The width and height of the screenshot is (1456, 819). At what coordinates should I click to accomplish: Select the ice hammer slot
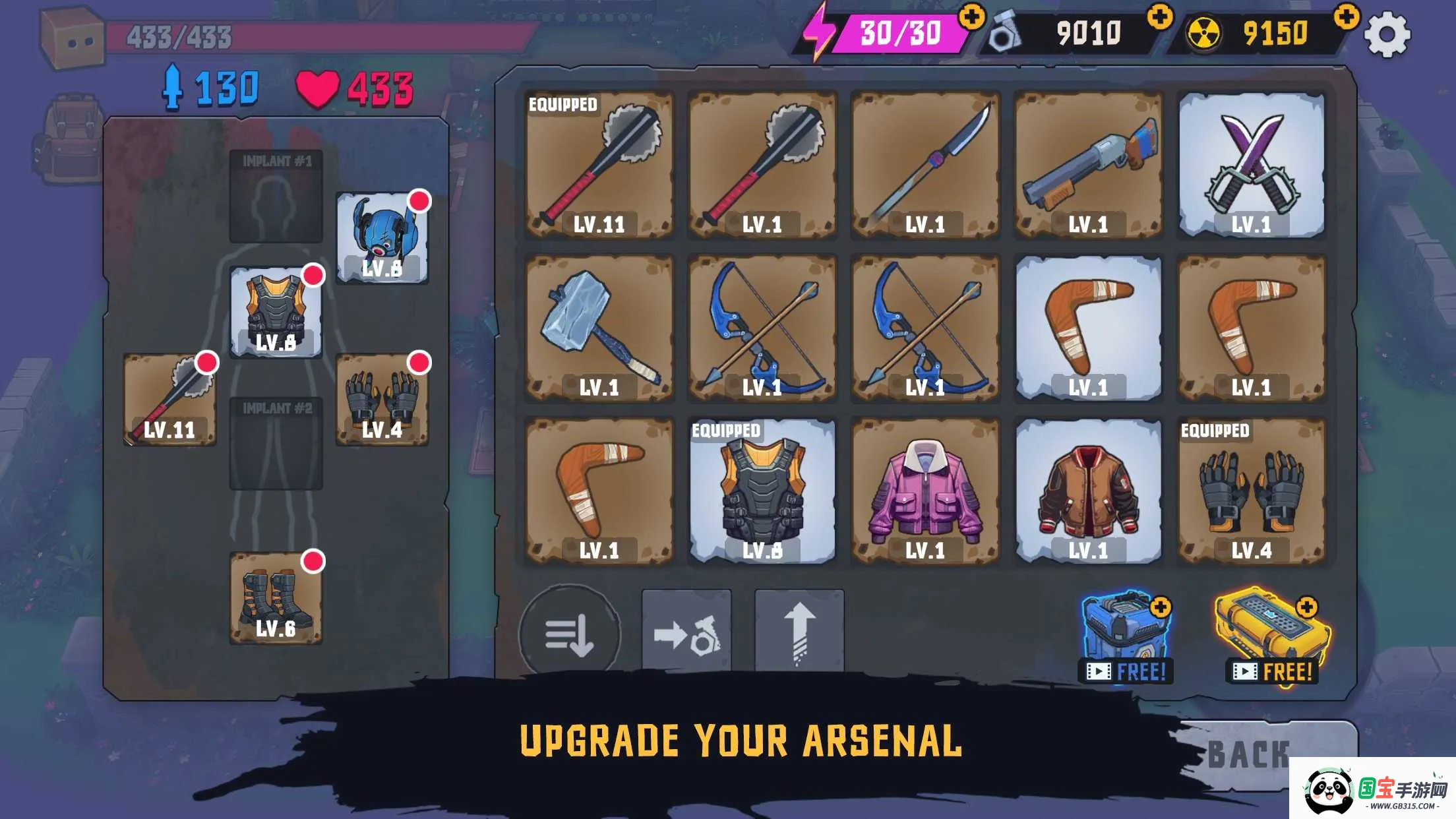tap(599, 328)
